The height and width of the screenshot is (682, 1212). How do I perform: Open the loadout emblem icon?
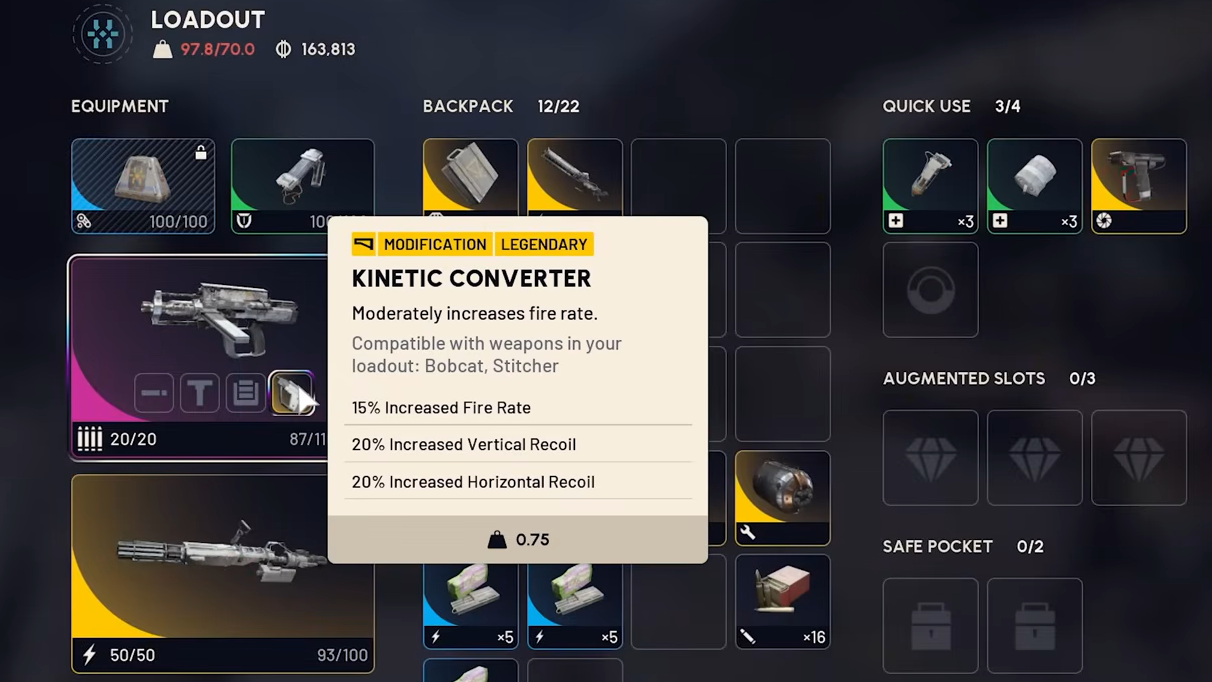coord(102,34)
